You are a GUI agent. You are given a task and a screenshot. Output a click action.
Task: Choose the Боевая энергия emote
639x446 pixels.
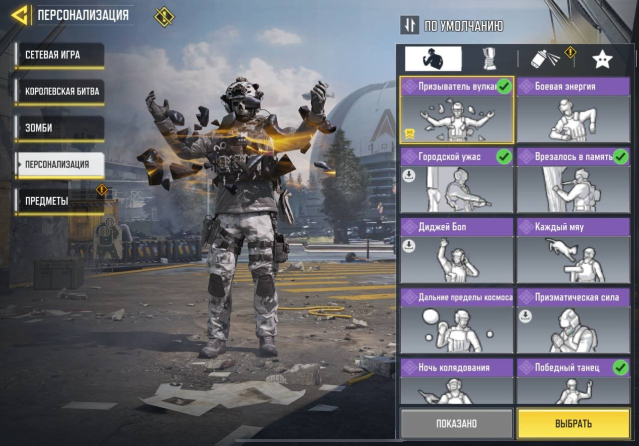[x=572, y=111]
